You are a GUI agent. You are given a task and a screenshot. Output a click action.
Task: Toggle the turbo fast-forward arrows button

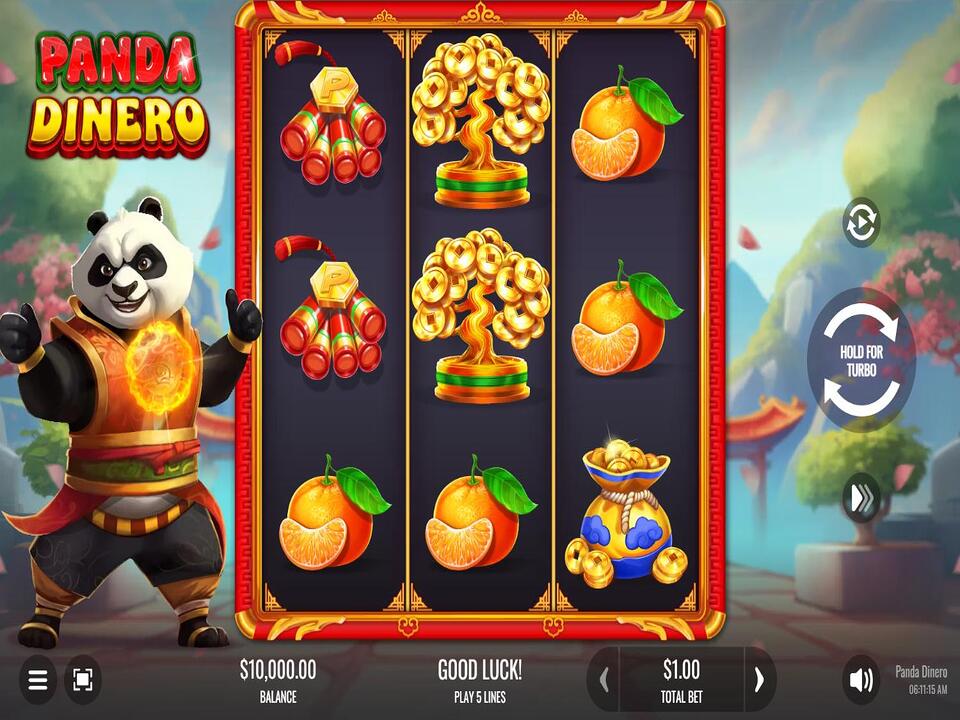point(860,498)
